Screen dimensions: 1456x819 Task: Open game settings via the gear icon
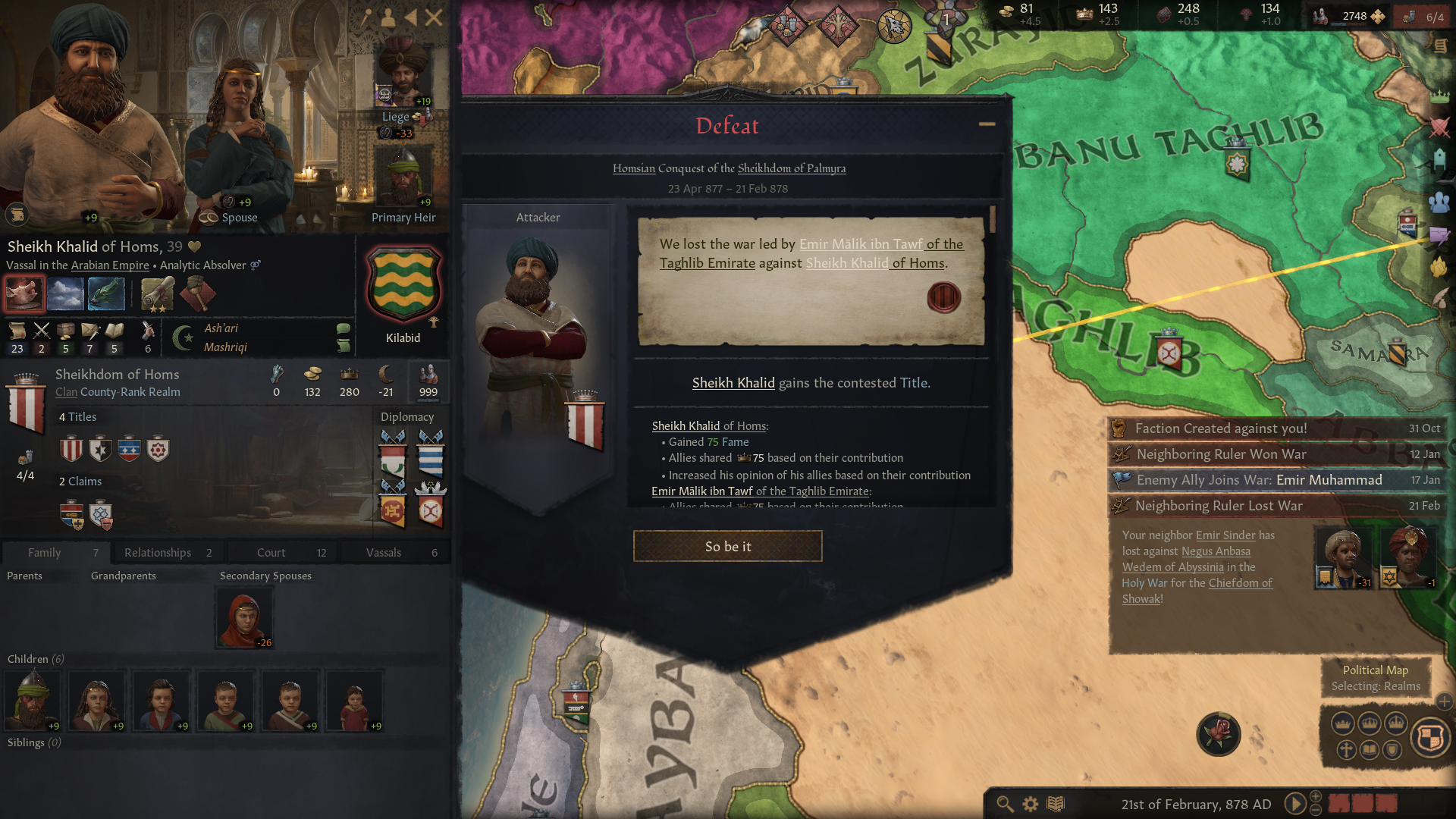click(1029, 805)
